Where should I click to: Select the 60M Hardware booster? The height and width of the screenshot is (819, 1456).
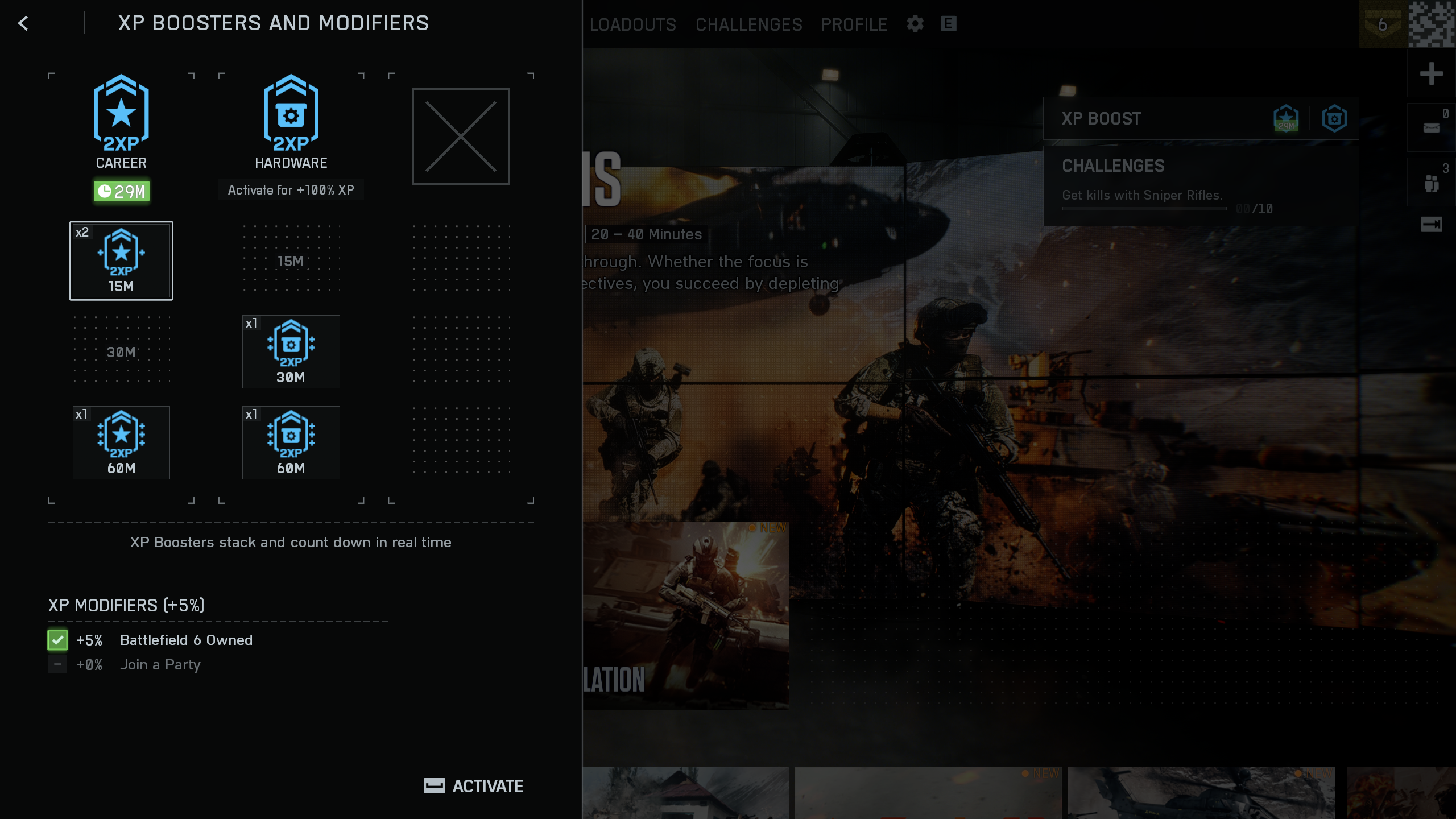point(291,442)
